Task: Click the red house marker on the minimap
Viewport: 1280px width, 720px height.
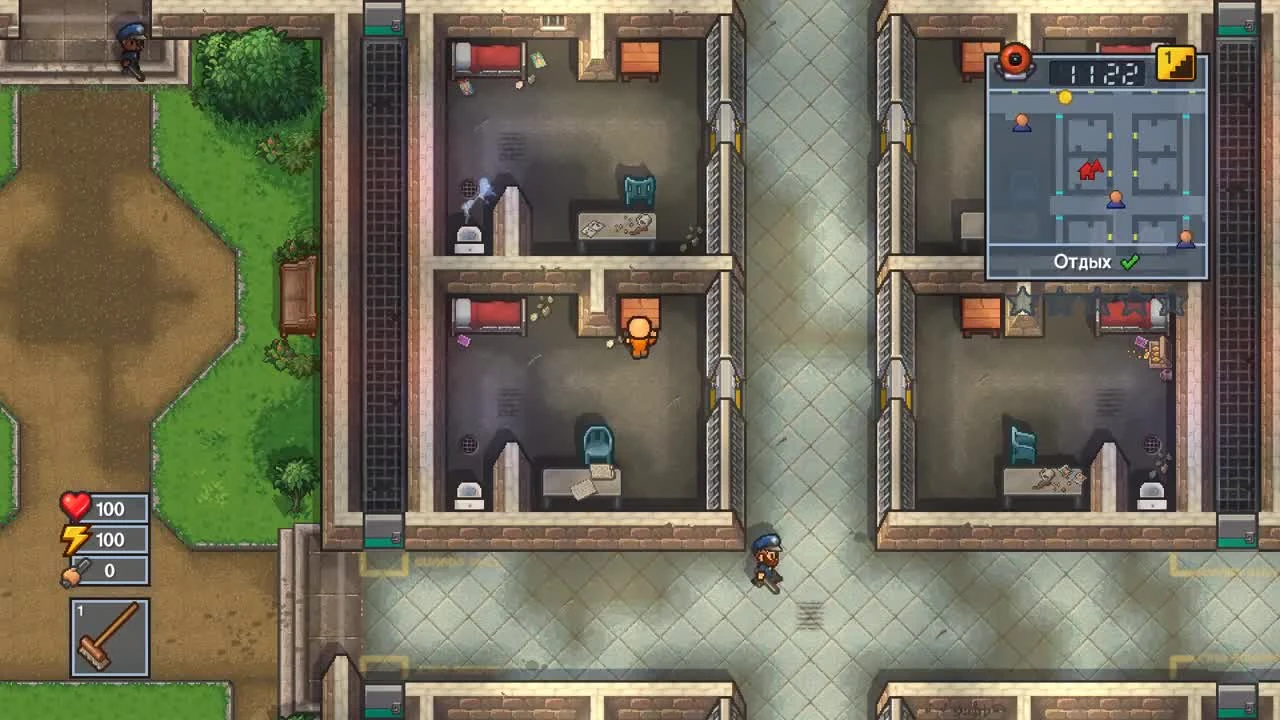Action: (1088, 170)
